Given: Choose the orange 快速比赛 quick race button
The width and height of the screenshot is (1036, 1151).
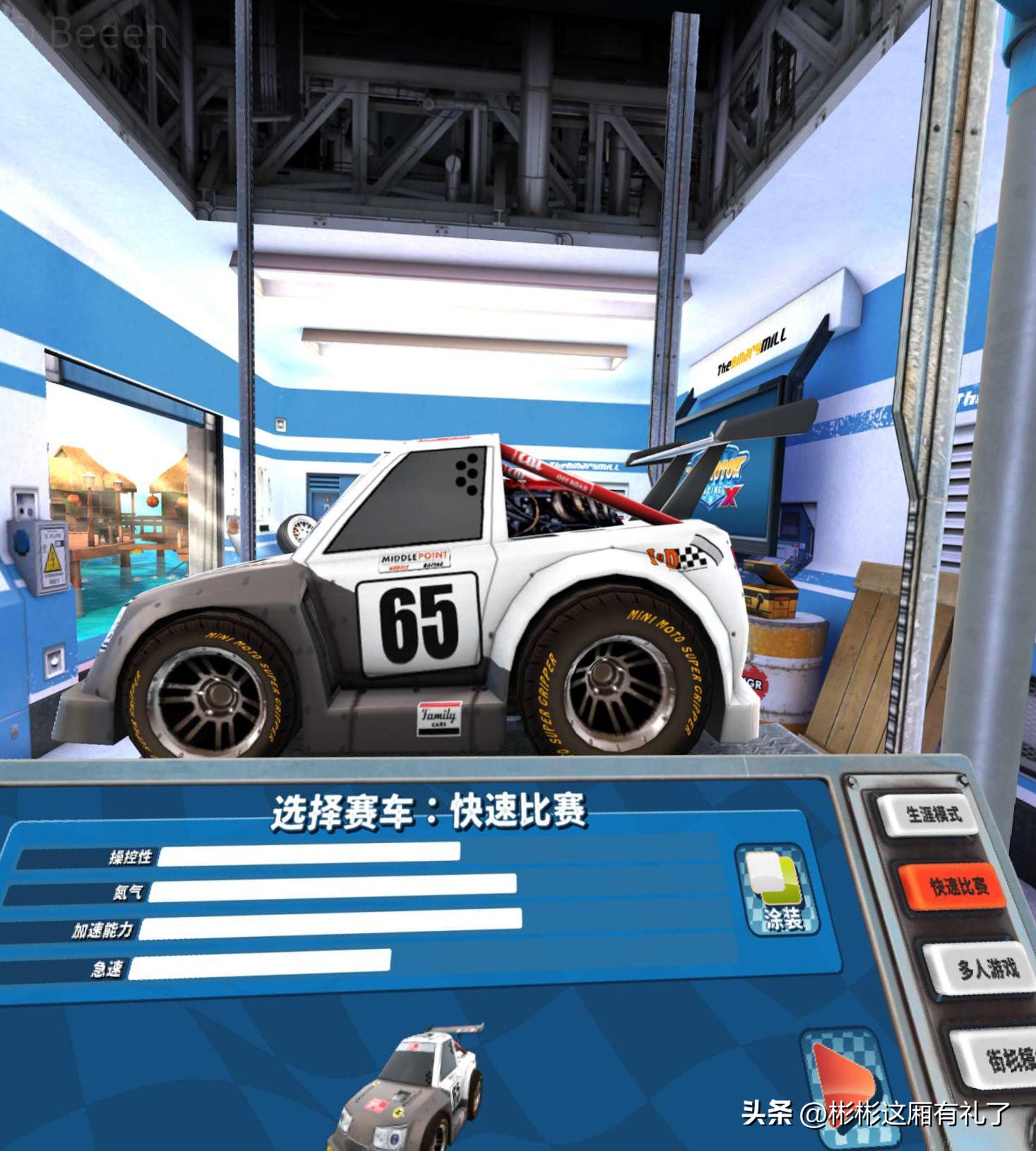Looking at the screenshot, I should 955,887.
